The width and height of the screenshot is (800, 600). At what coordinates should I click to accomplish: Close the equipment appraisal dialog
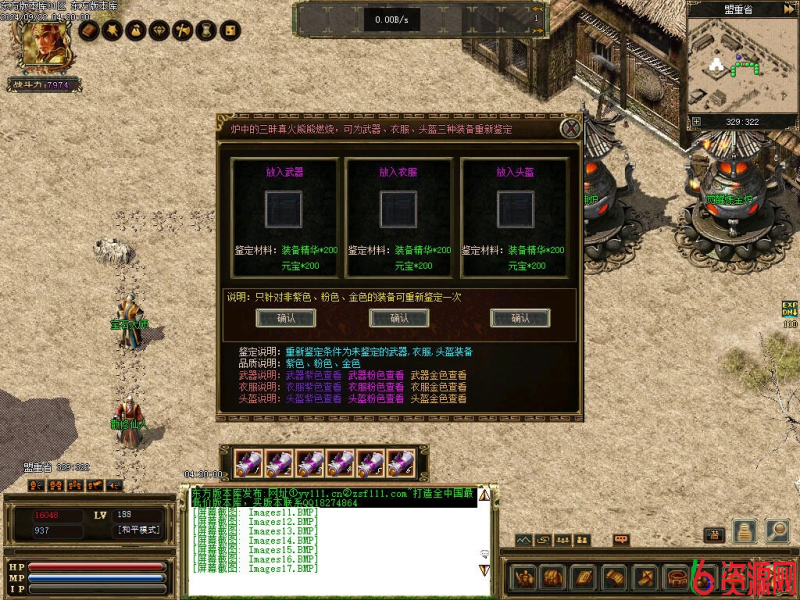[570, 128]
